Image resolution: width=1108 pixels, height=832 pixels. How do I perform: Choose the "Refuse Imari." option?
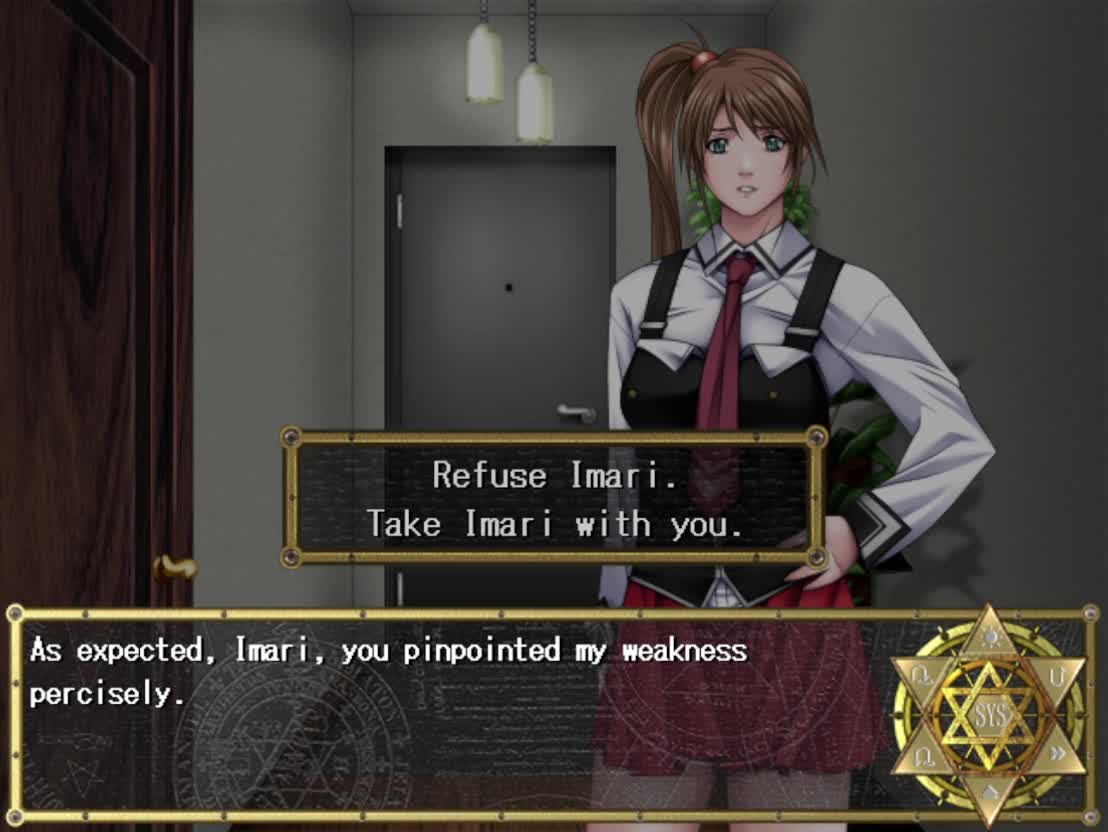click(x=554, y=475)
